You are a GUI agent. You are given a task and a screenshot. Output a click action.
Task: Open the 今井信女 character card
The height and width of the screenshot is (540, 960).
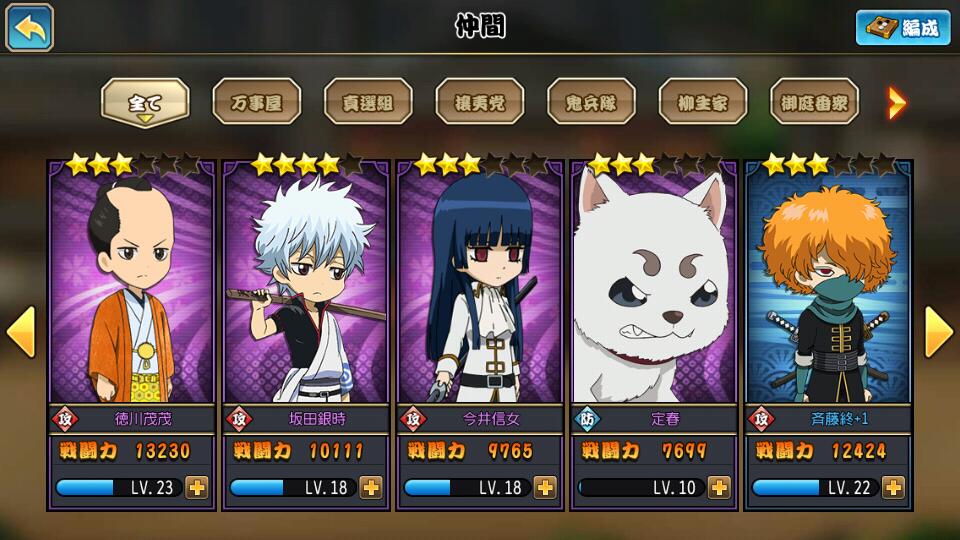pyautogui.click(x=479, y=290)
